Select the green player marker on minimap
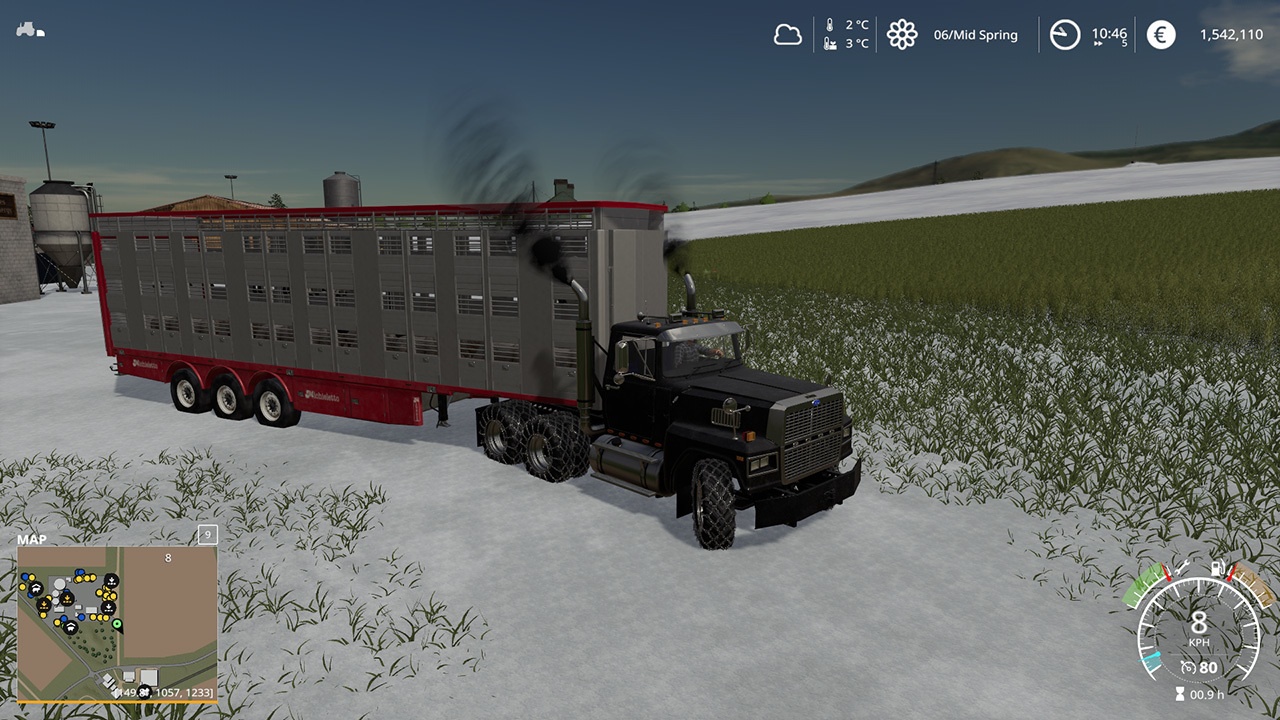The height and width of the screenshot is (720, 1280). coord(117,625)
